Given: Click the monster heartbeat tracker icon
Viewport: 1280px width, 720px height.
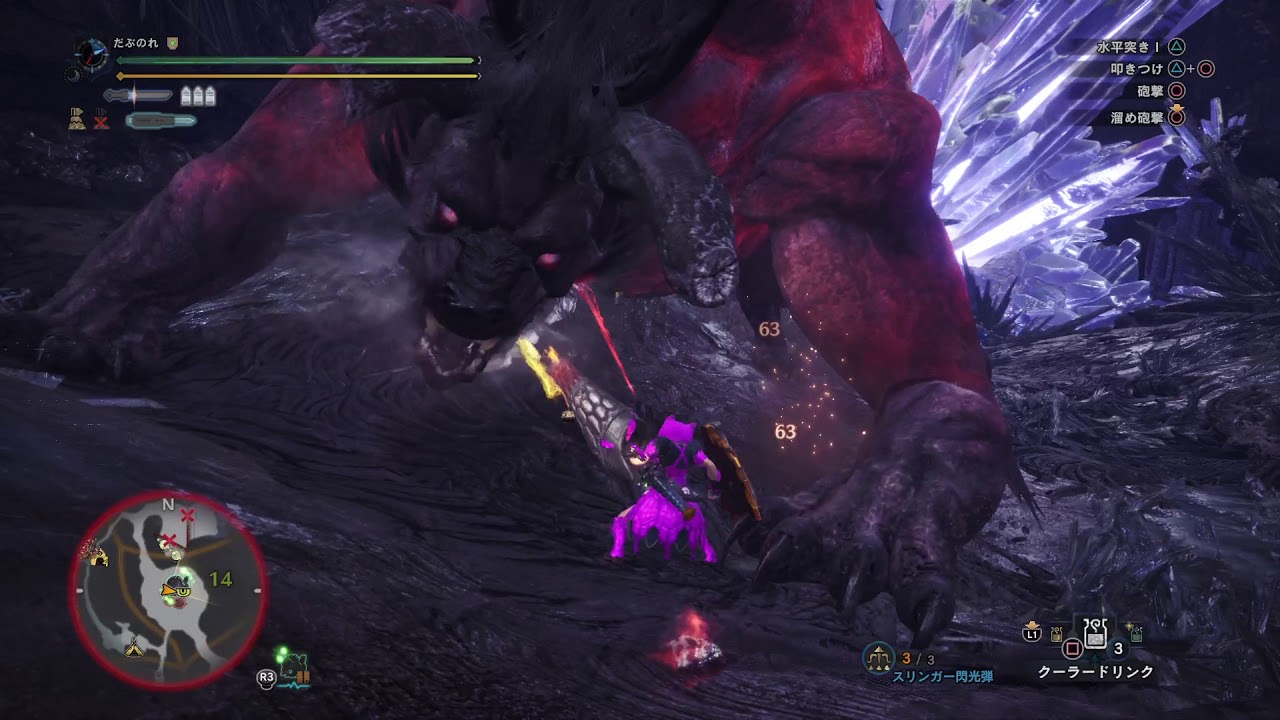Looking at the screenshot, I should (x=294, y=670).
